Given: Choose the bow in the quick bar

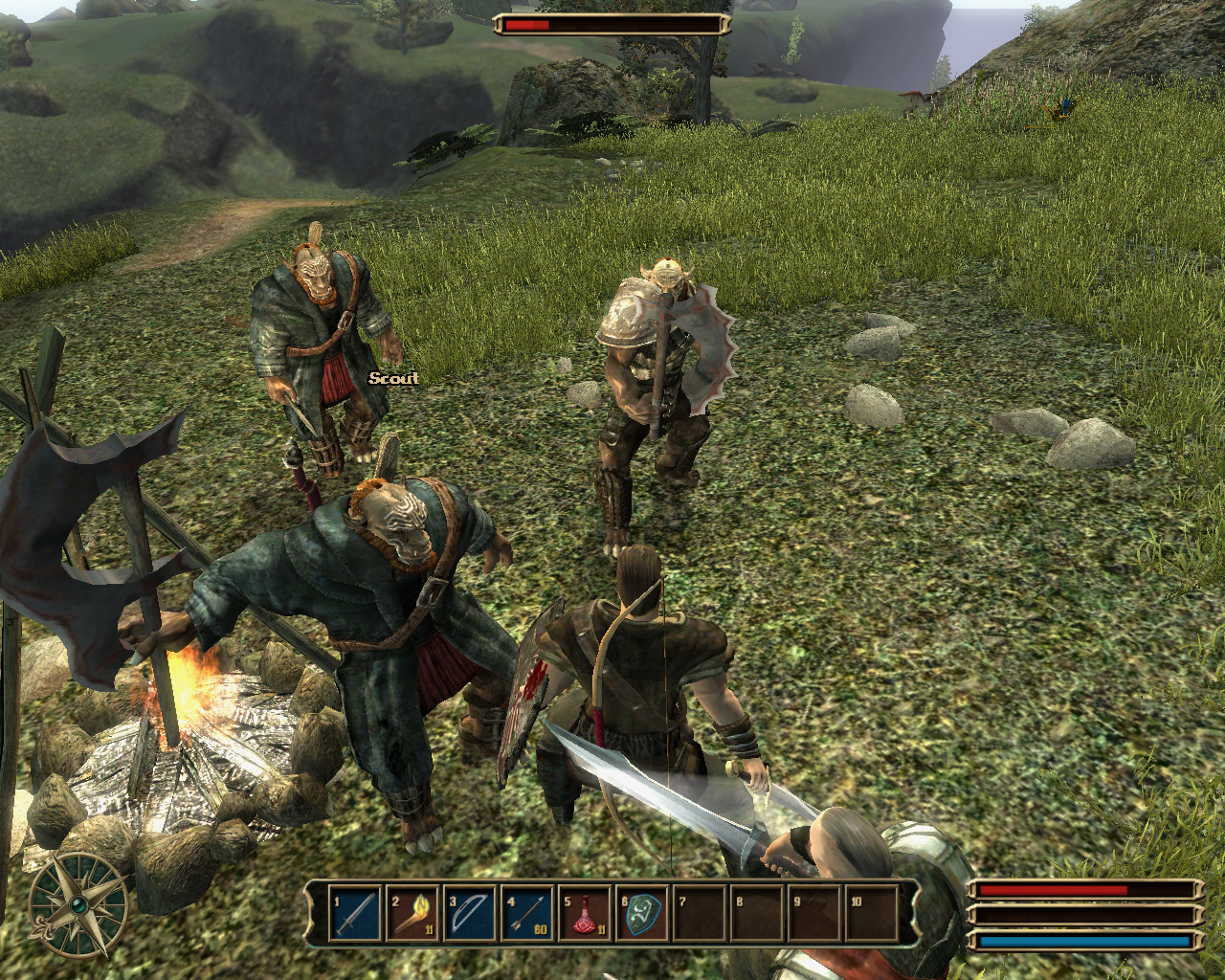Looking at the screenshot, I should [470, 914].
